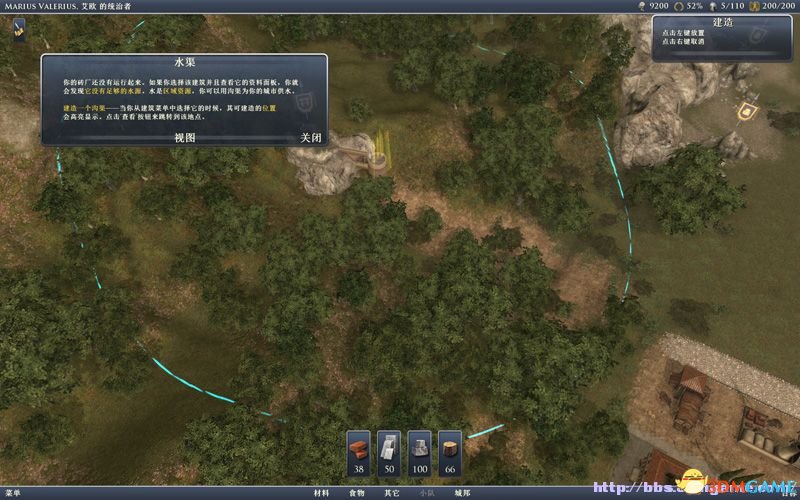Select the brick resource slot showing 38

pos(359,453)
